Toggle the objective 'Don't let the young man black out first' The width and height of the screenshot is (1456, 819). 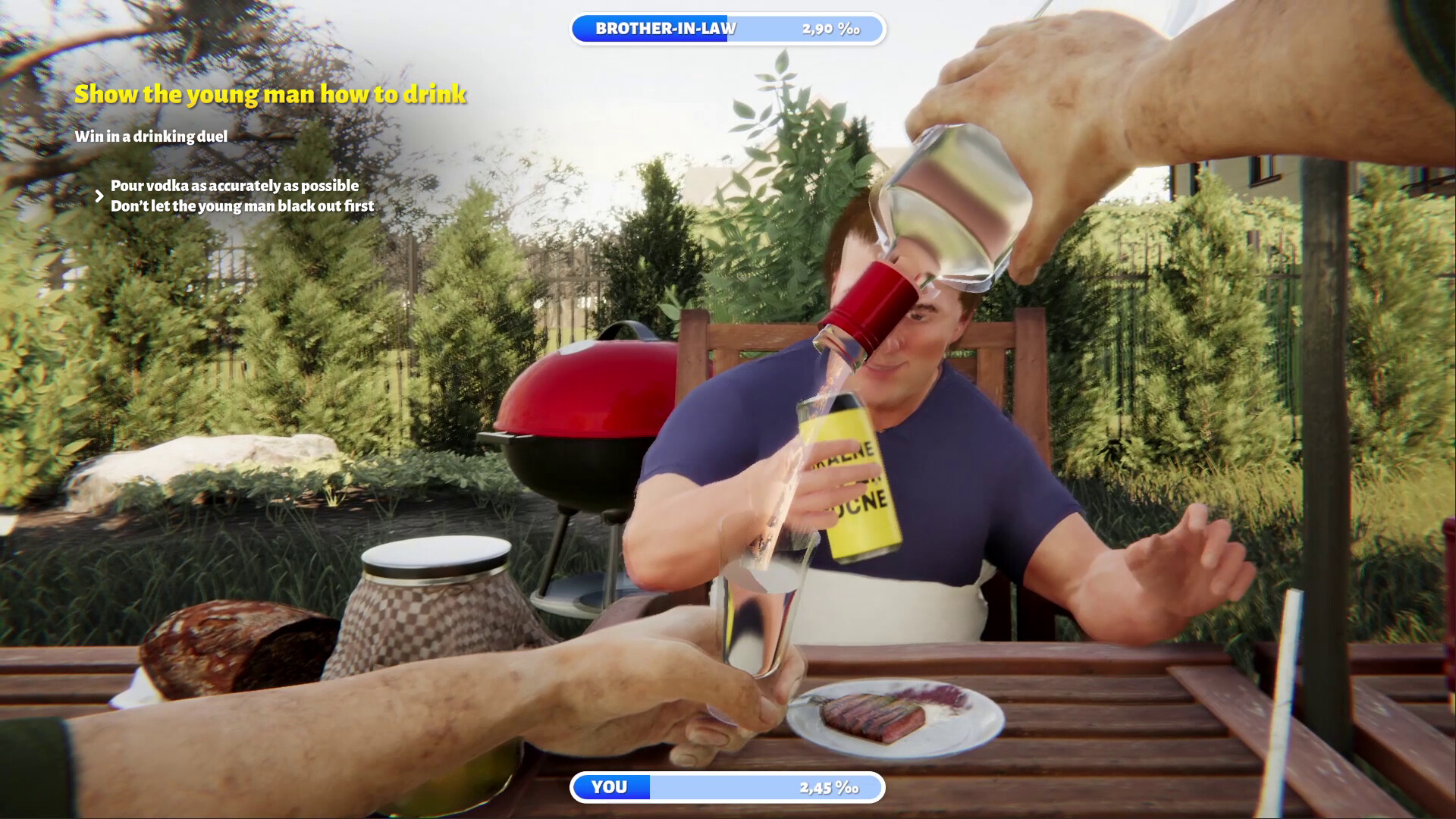(x=243, y=205)
